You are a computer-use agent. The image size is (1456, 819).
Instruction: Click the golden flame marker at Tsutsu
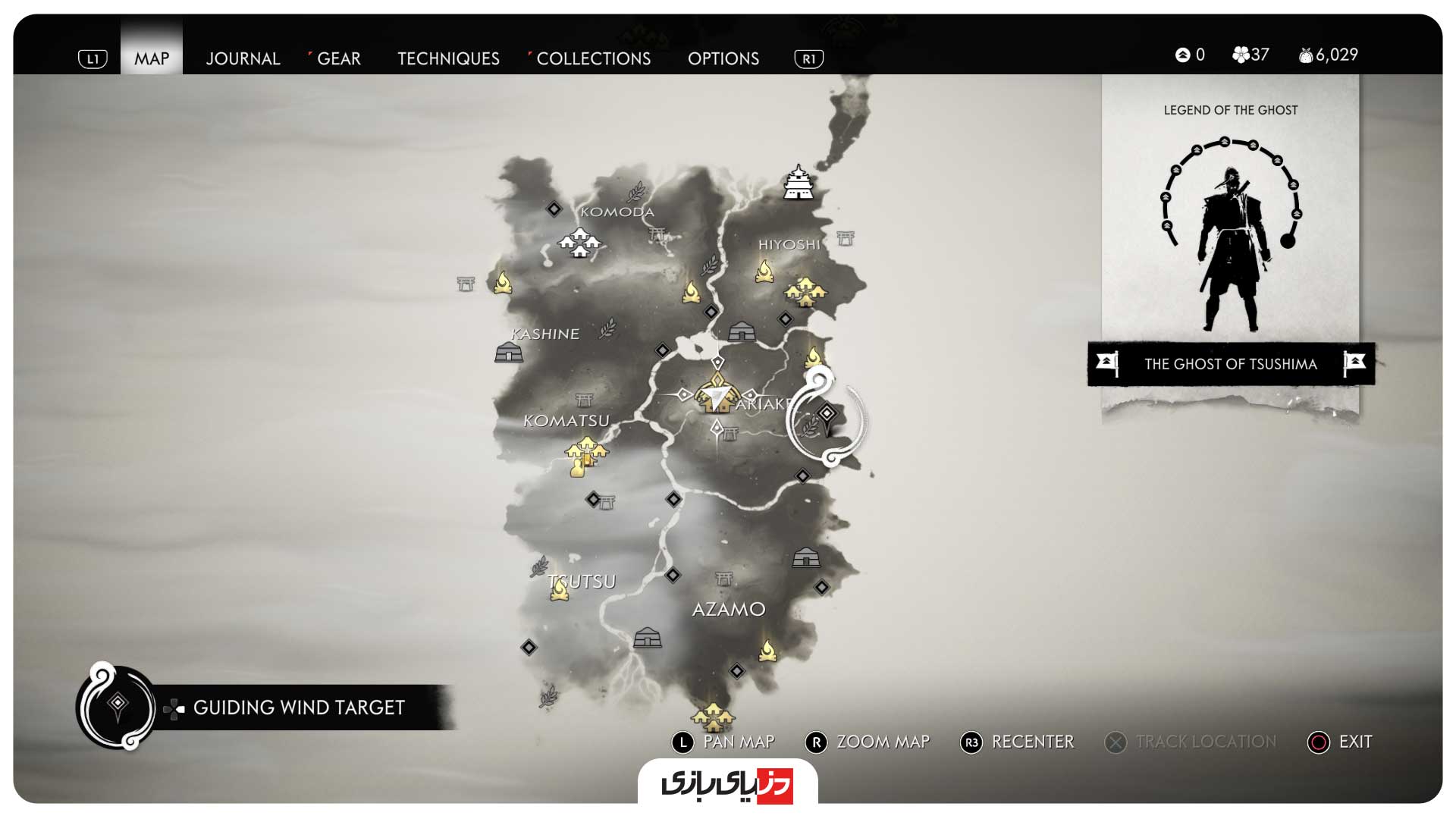click(560, 589)
